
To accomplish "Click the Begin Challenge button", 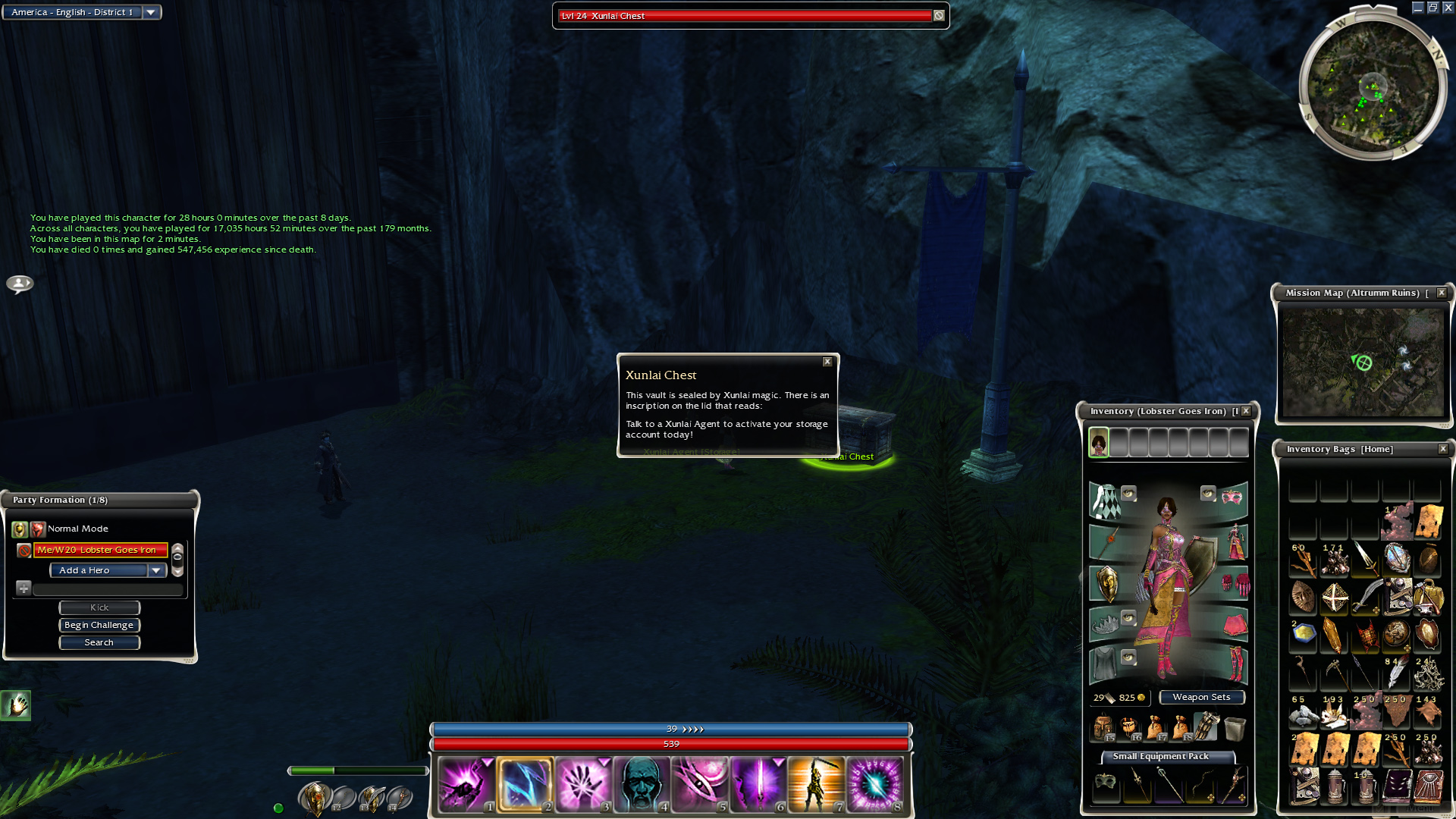I will pyautogui.click(x=99, y=625).
